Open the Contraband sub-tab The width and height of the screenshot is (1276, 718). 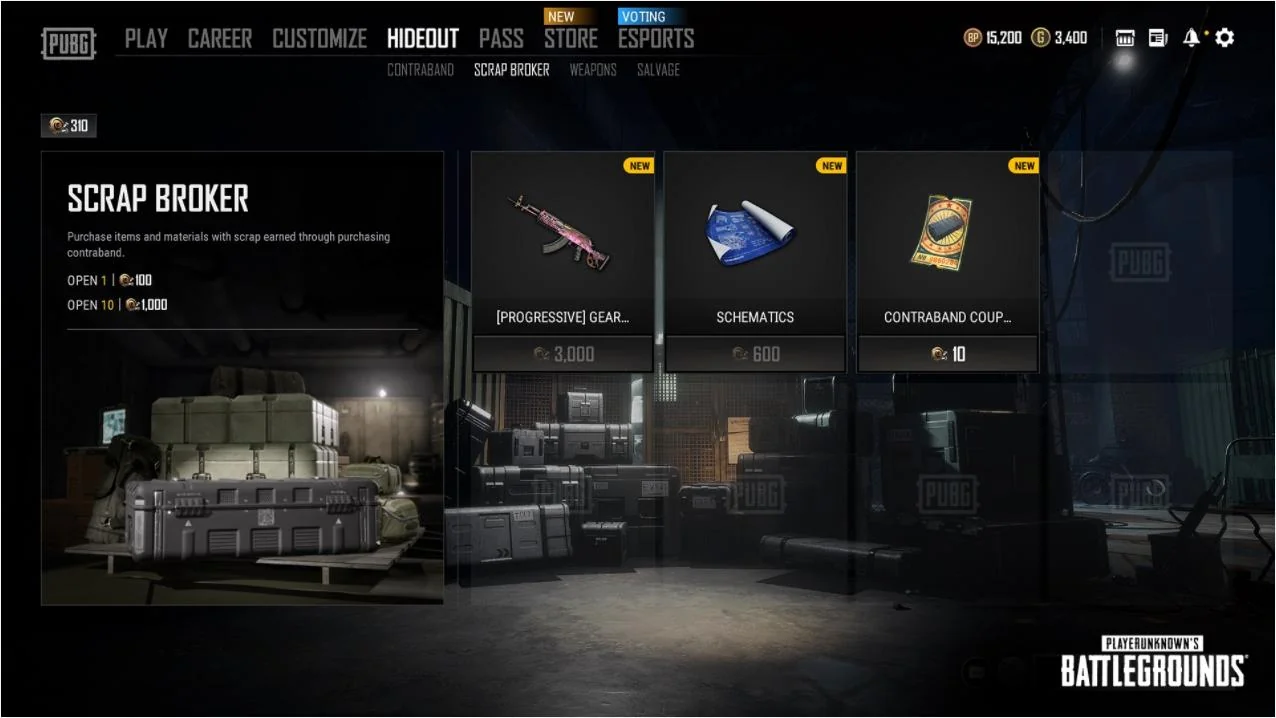coord(420,70)
